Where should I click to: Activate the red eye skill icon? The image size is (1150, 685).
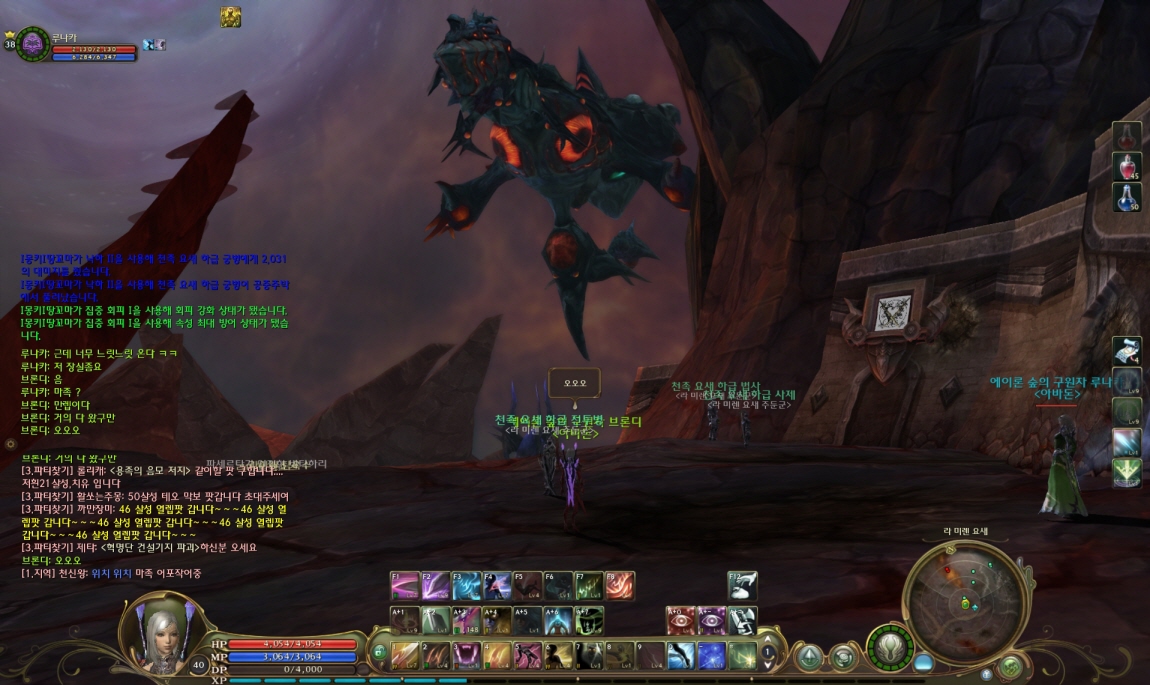(x=681, y=620)
